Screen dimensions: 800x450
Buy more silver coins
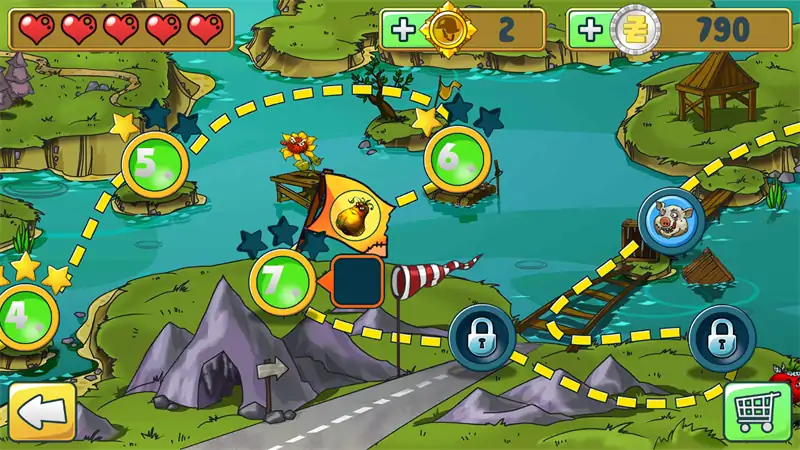tap(591, 30)
